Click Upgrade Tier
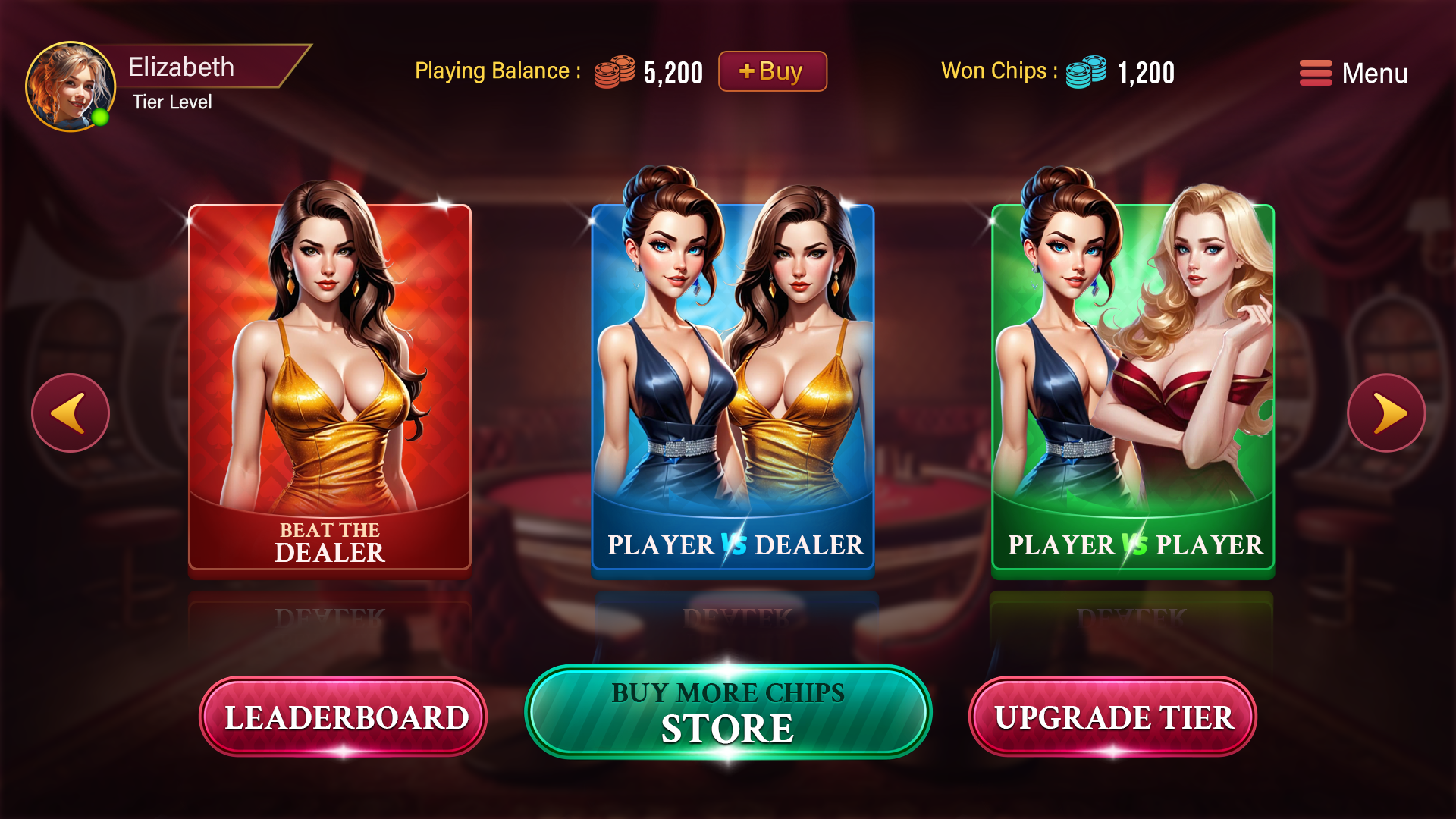 tap(1115, 715)
